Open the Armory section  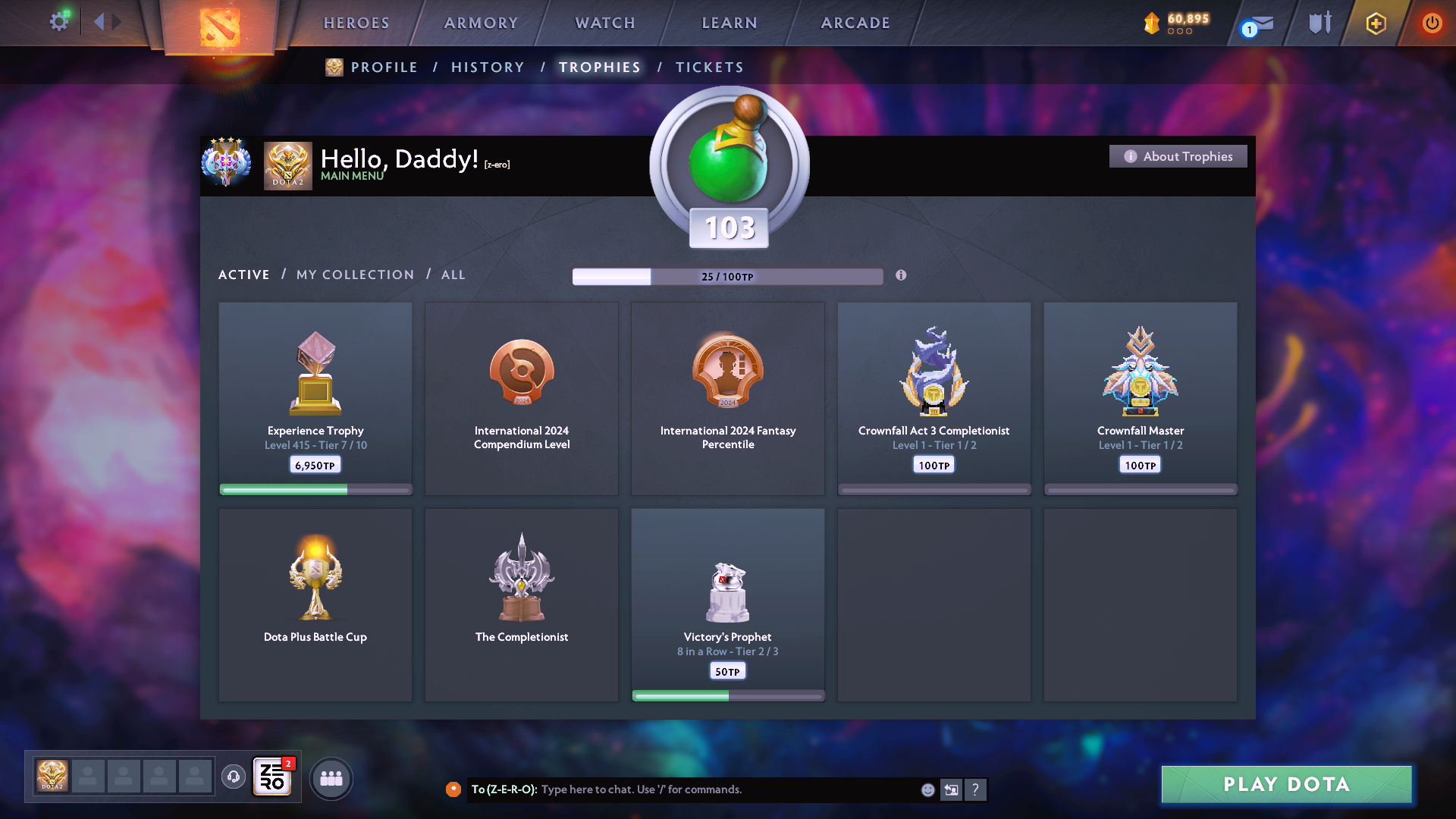(481, 24)
